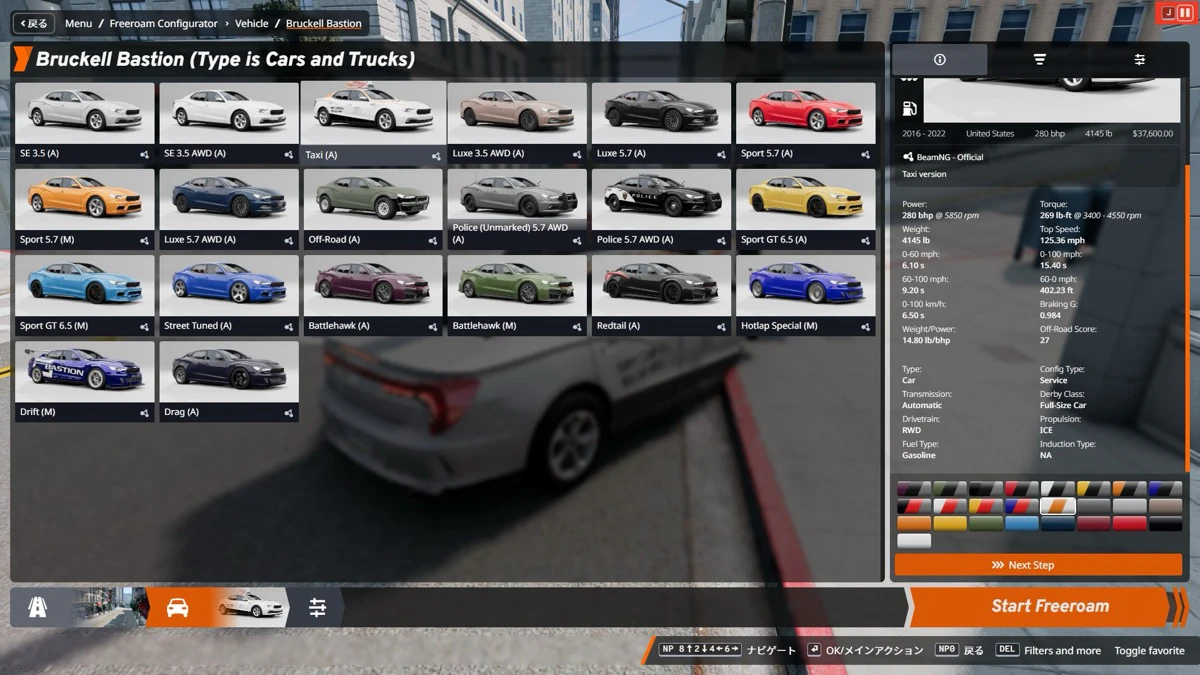Choose the Hotlap Special (M) car

(805, 294)
